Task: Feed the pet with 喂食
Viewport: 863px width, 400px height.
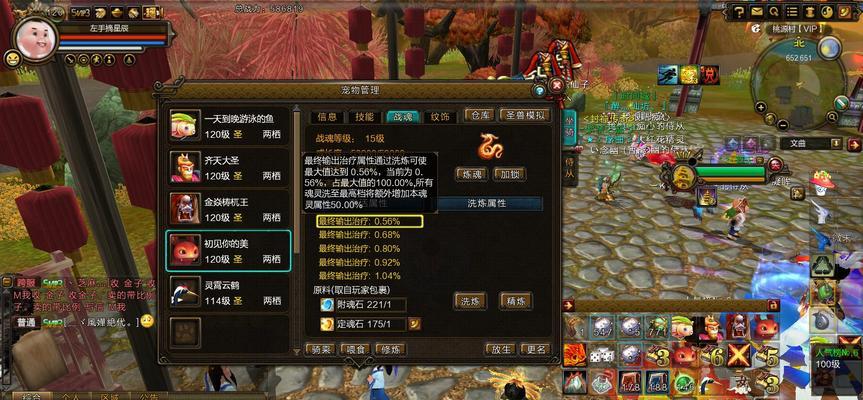Action: 355,349
